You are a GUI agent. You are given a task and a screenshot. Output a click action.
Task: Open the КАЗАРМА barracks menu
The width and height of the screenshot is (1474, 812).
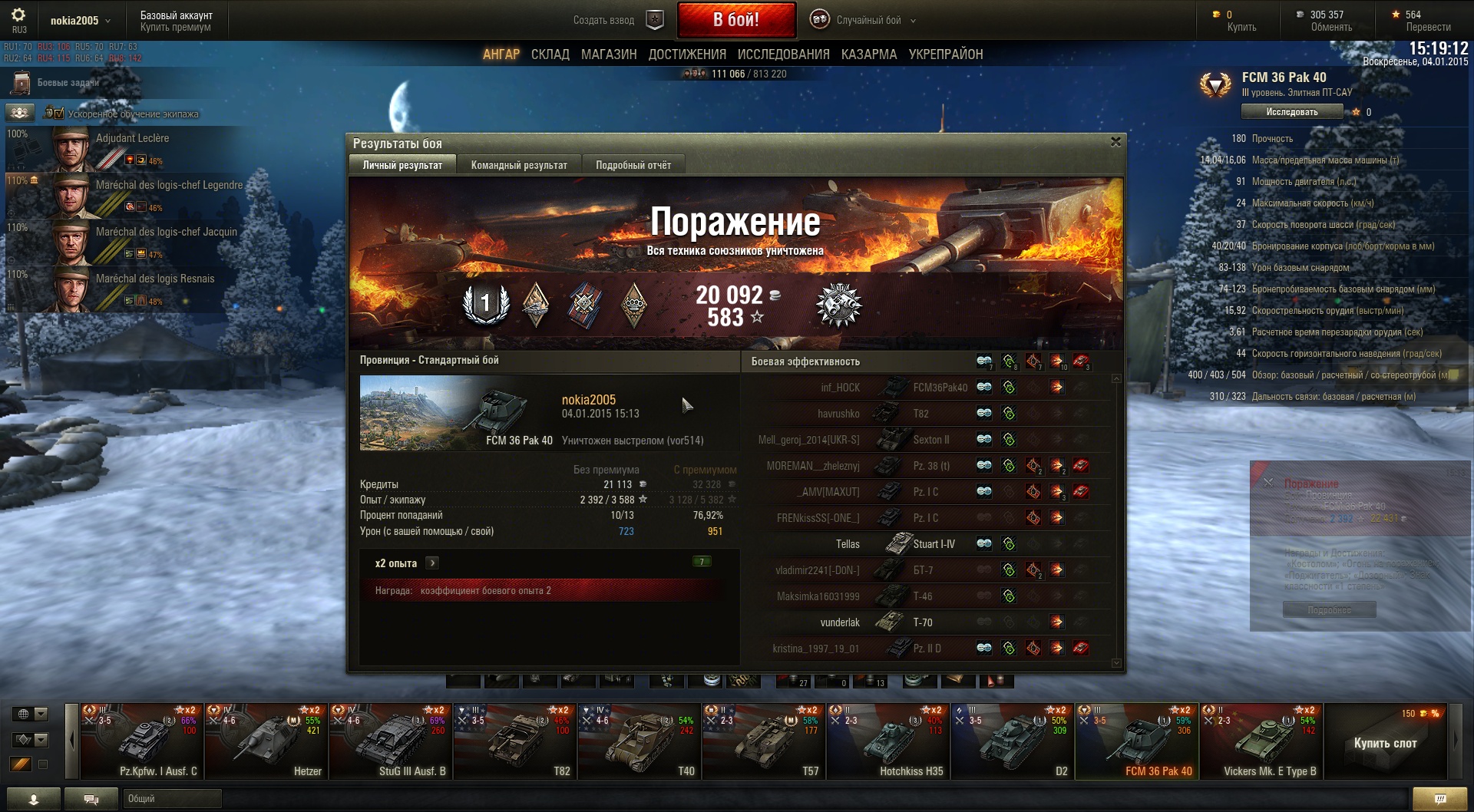868,54
